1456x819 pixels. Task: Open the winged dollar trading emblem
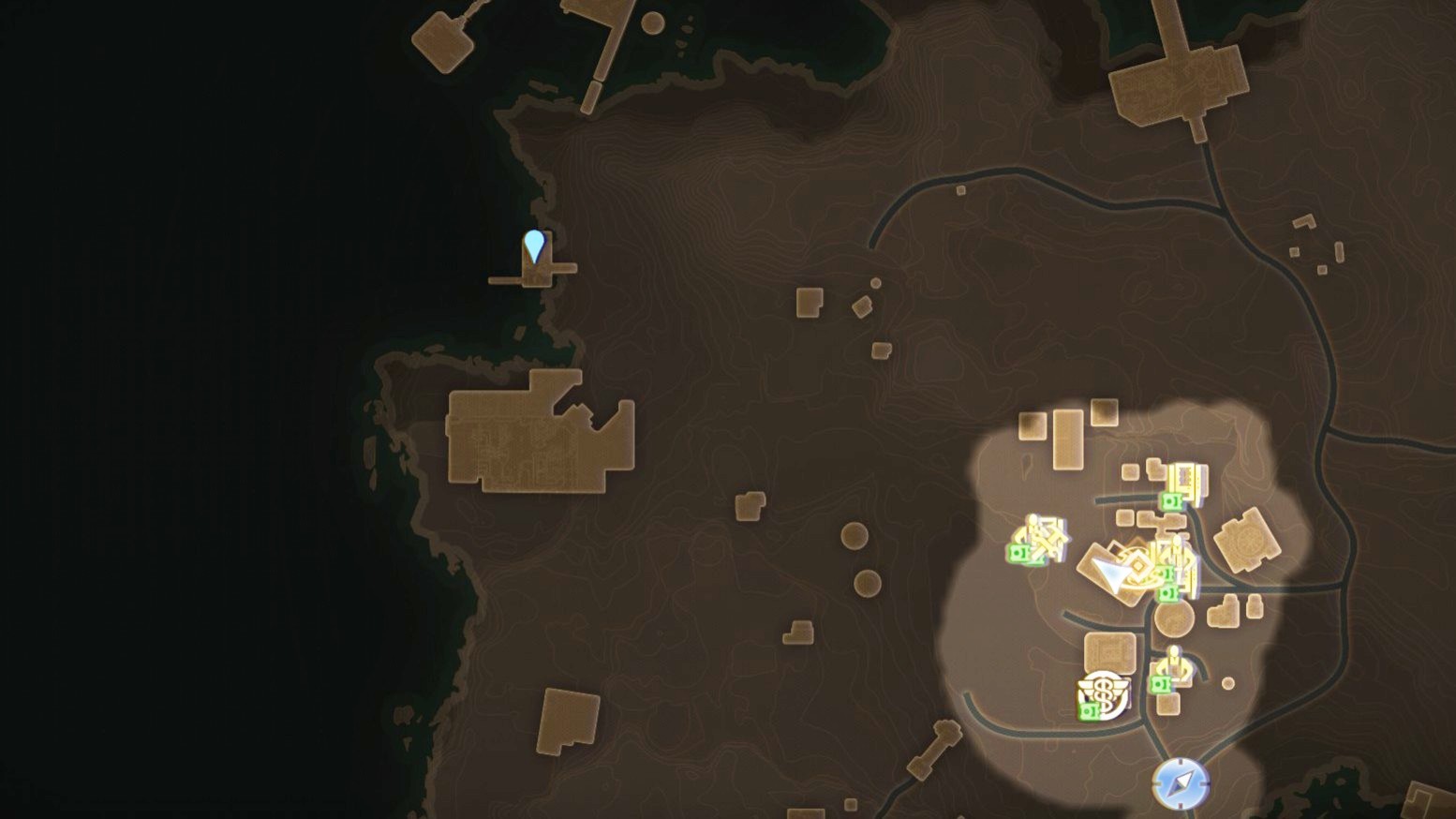(x=1104, y=692)
